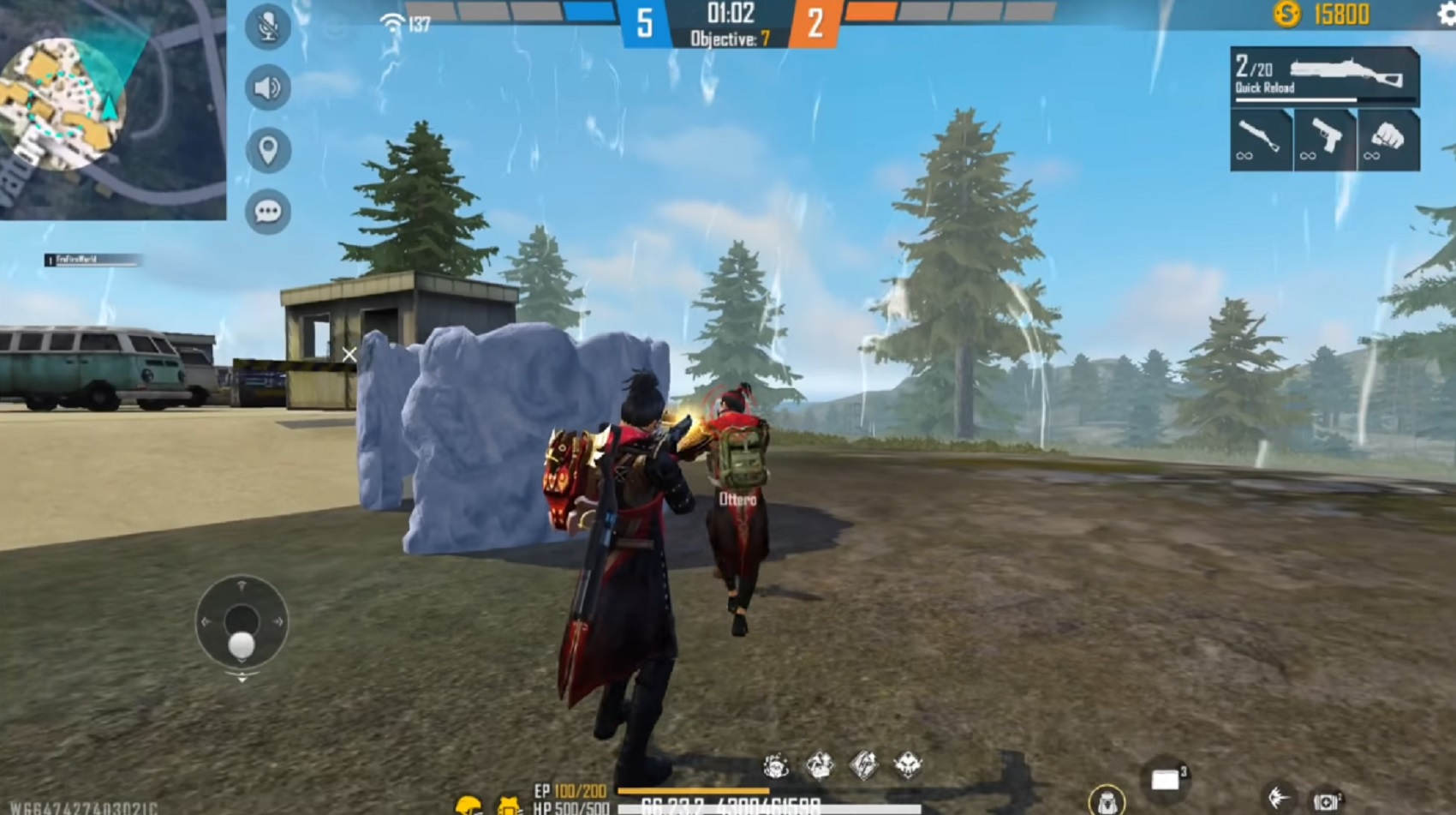Mute game audio with the speaker icon

pyautogui.click(x=266, y=87)
